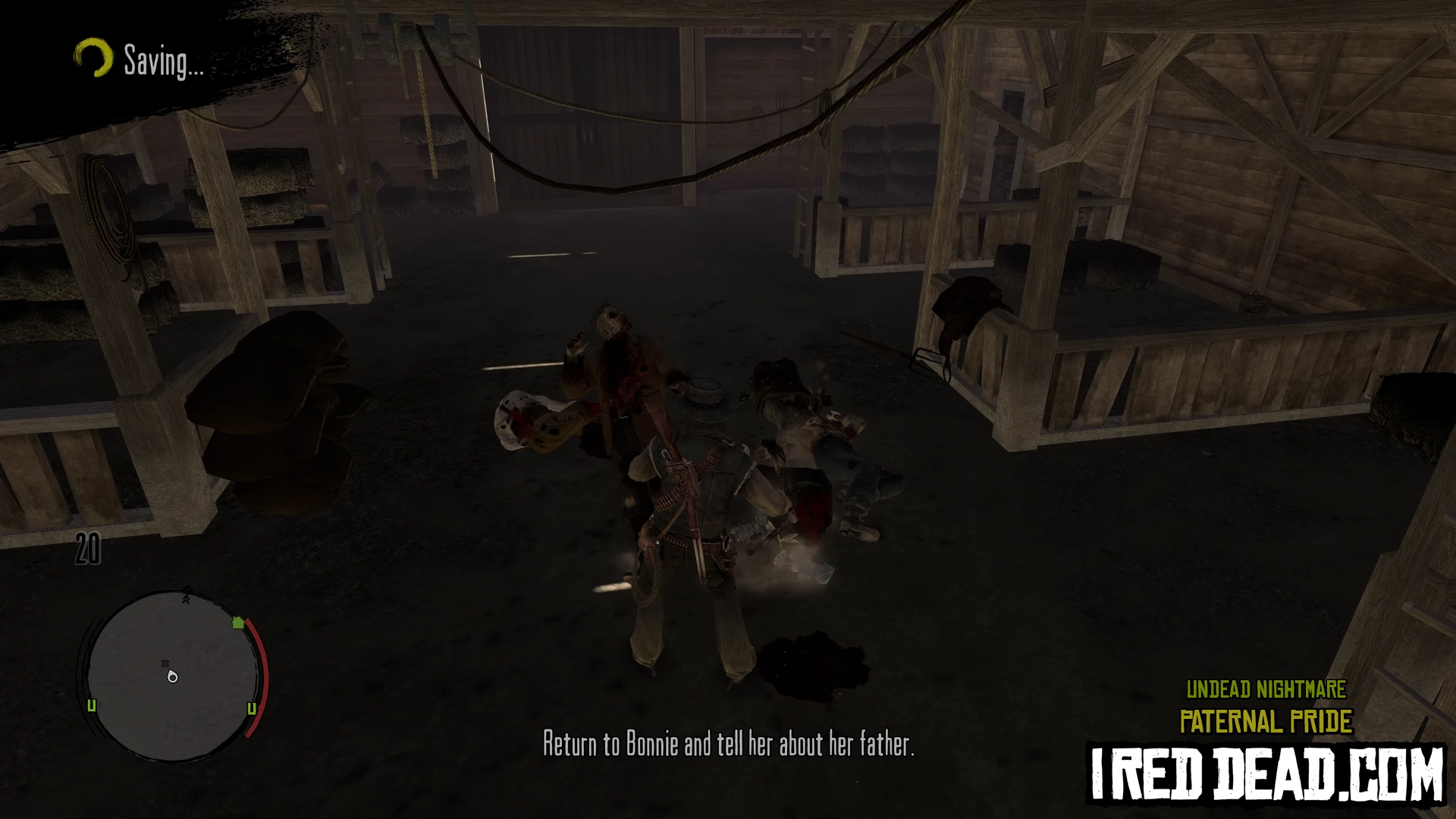Click the circular minimap radar
This screenshot has width=1456, height=819.
pyautogui.click(x=173, y=676)
